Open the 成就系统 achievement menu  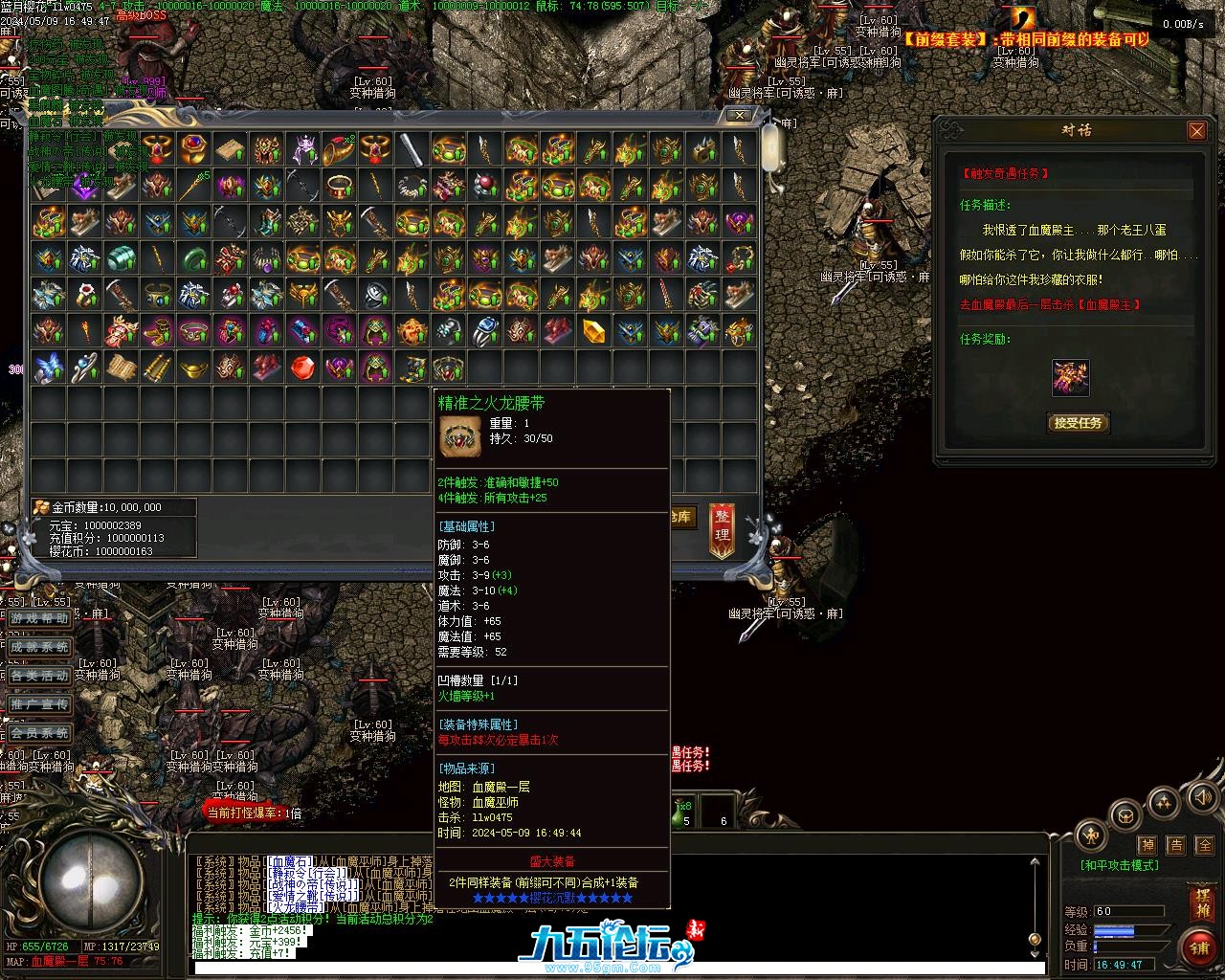click(40, 648)
